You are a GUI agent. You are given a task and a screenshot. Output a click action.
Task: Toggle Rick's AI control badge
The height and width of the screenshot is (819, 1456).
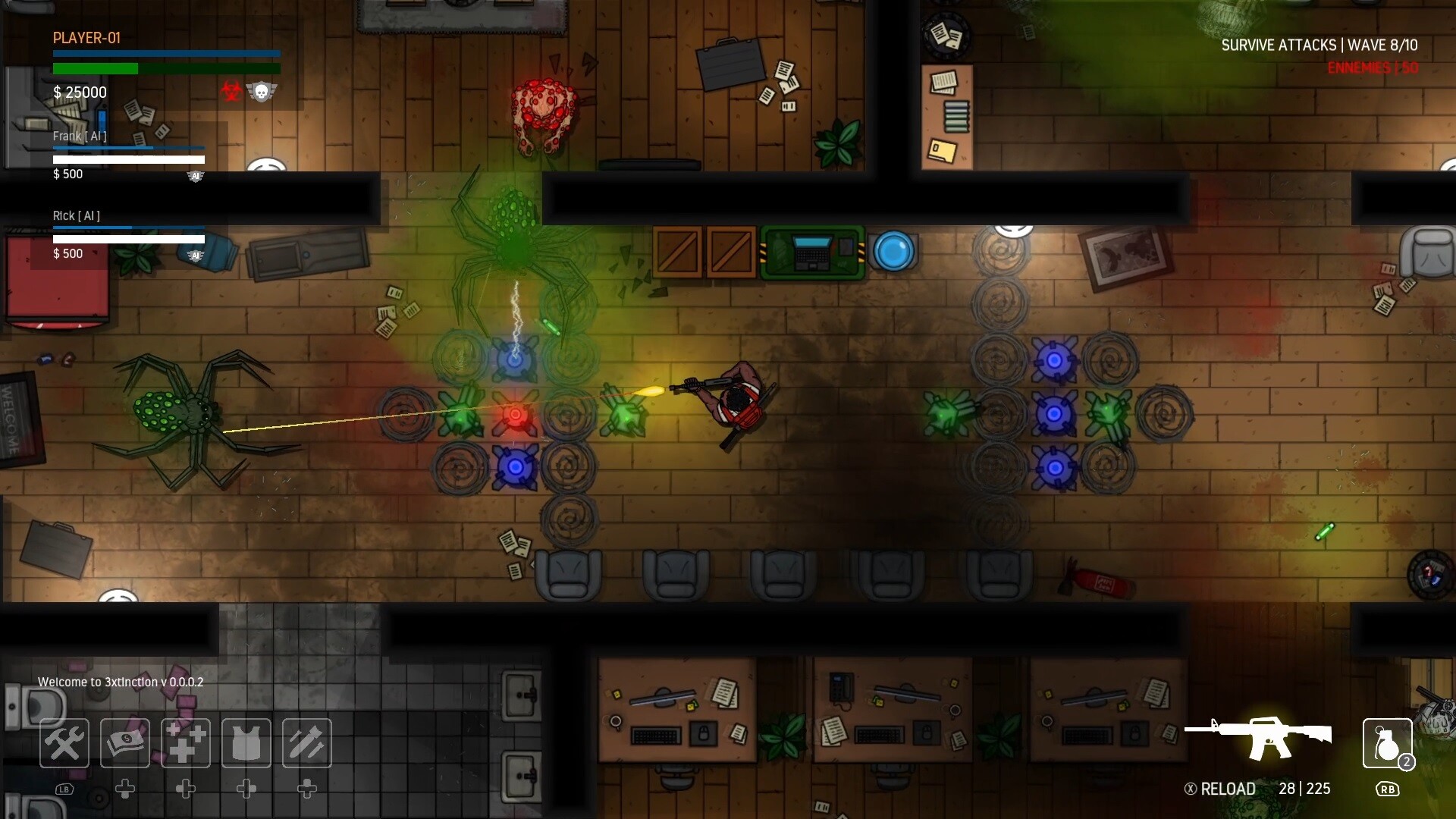click(x=196, y=256)
